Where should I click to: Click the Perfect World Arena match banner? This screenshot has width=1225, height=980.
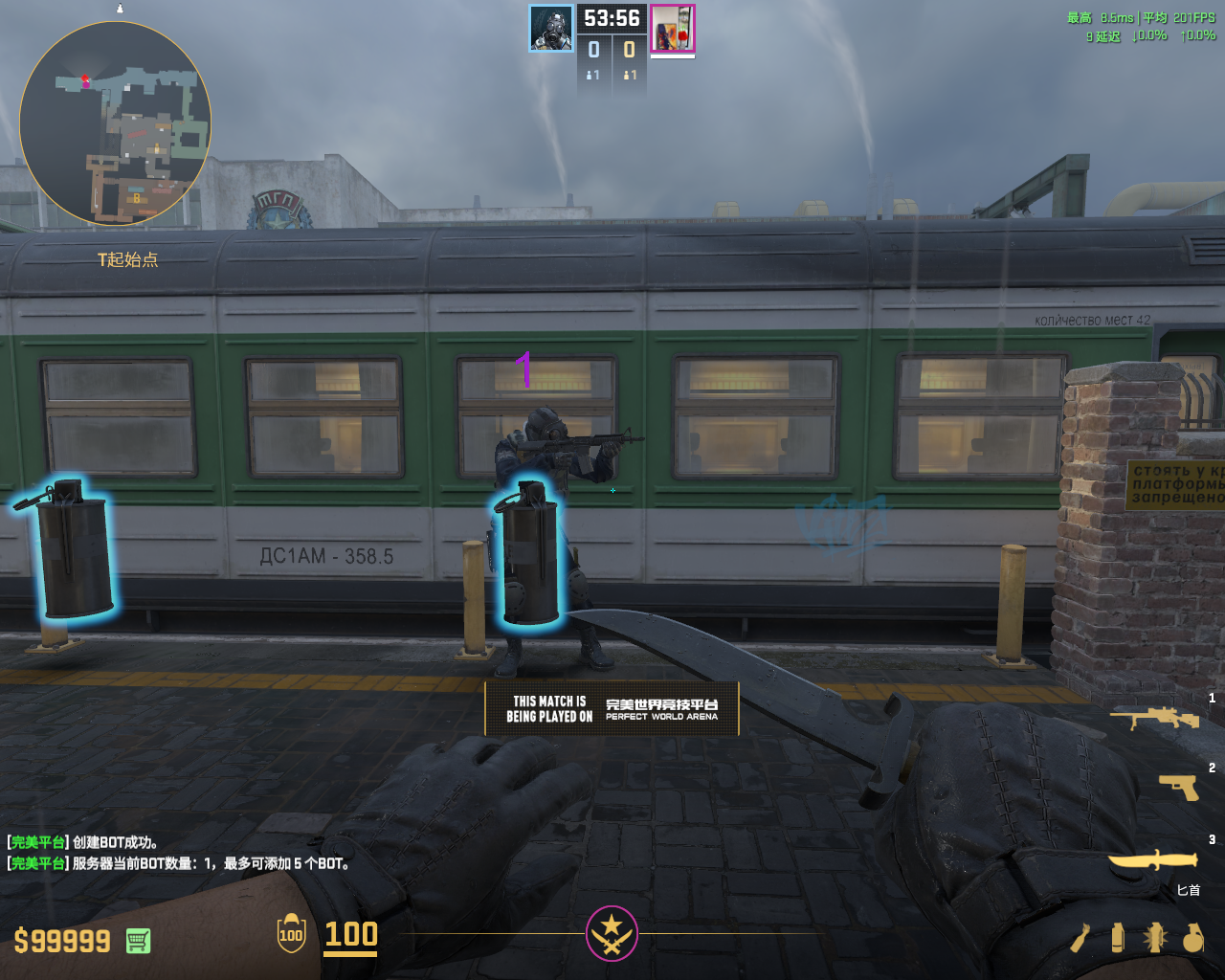612,708
